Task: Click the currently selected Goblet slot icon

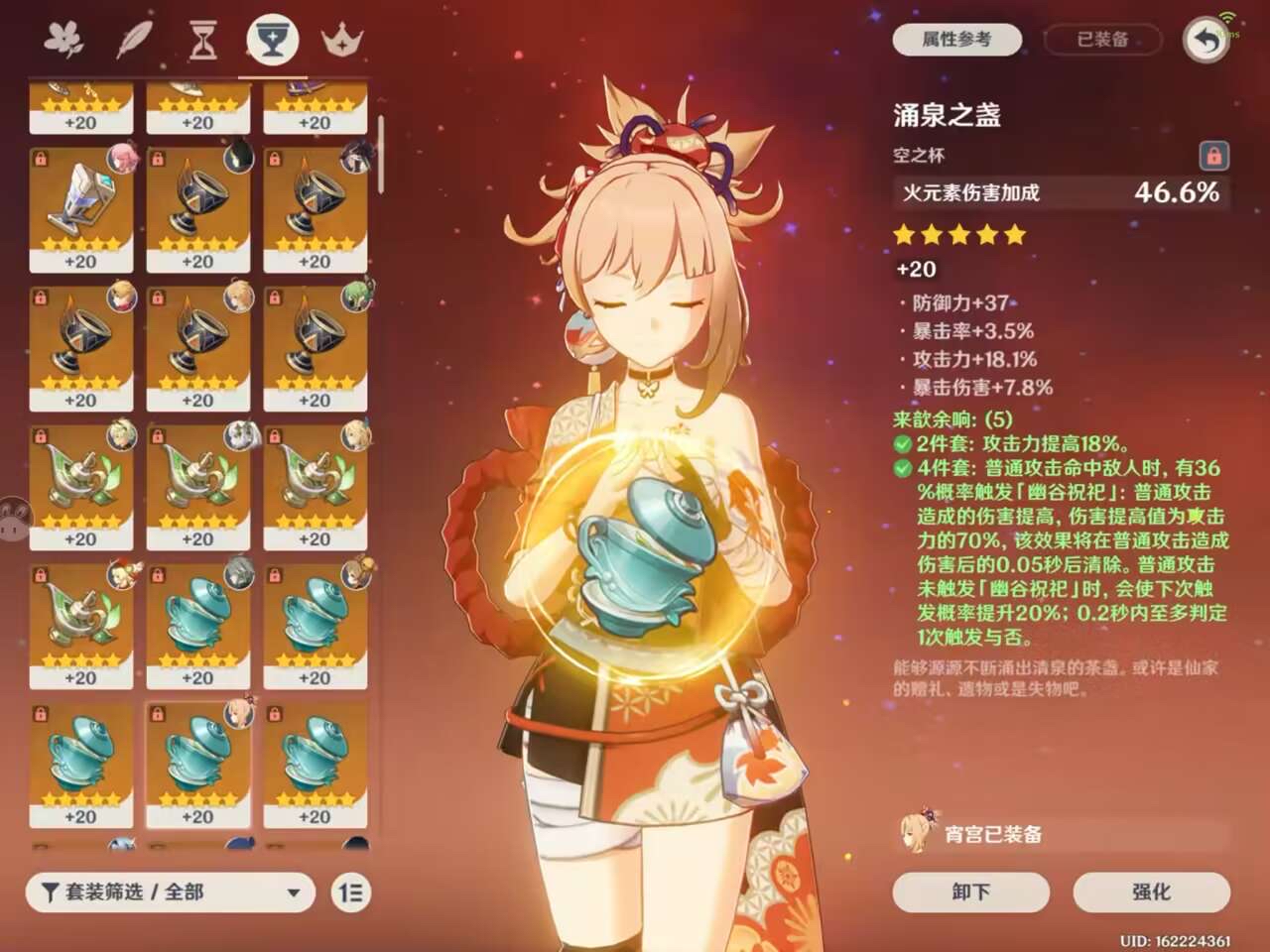Action: tap(272, 37)
